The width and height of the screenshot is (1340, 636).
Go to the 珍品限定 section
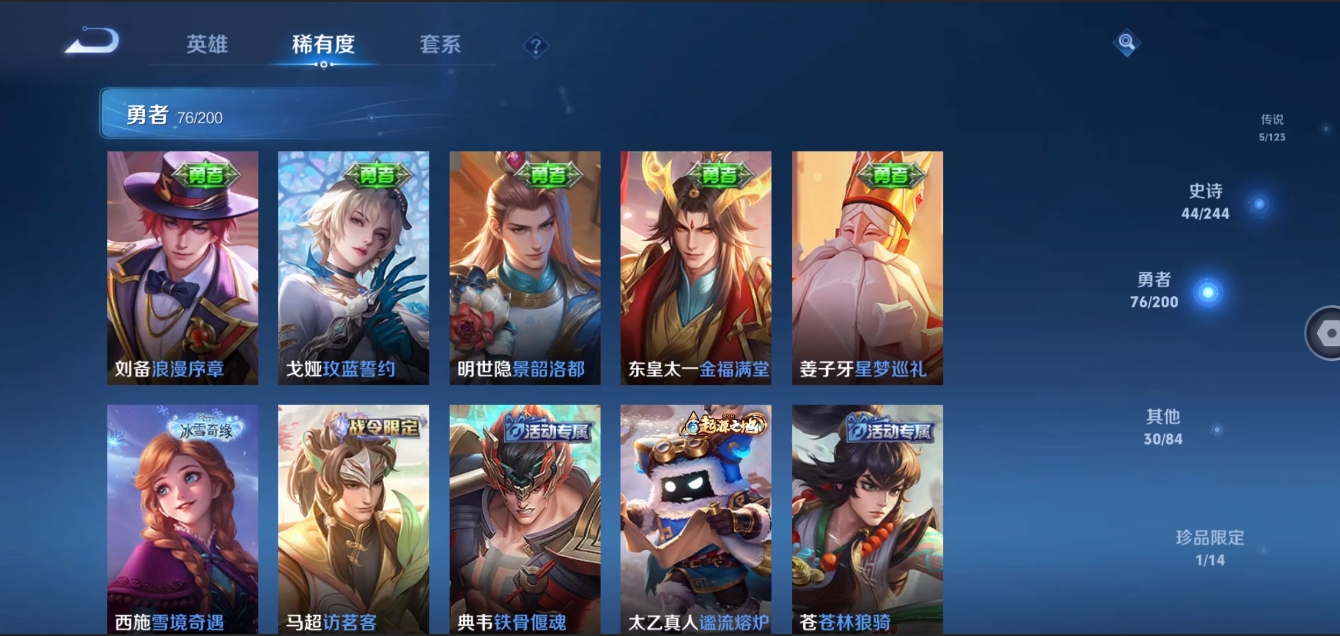[x=1210, y=547]
